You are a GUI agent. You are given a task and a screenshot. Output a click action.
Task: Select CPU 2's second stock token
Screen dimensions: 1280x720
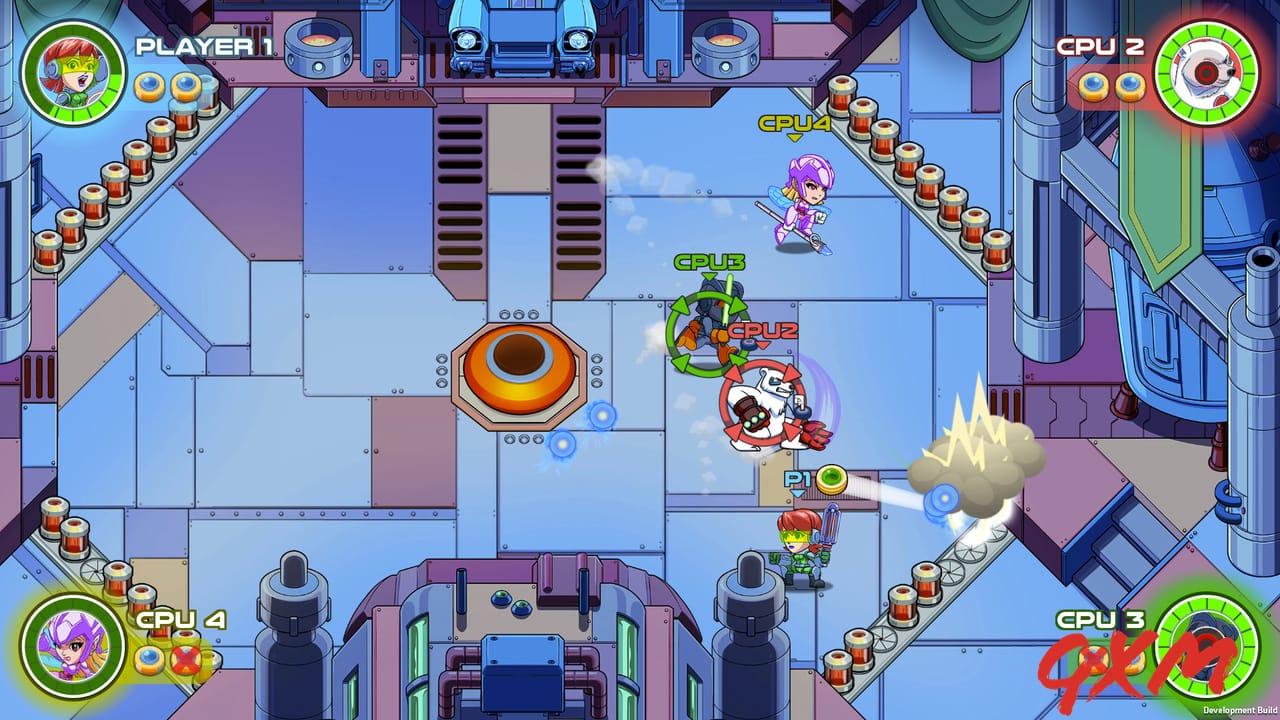[1130, 88]
